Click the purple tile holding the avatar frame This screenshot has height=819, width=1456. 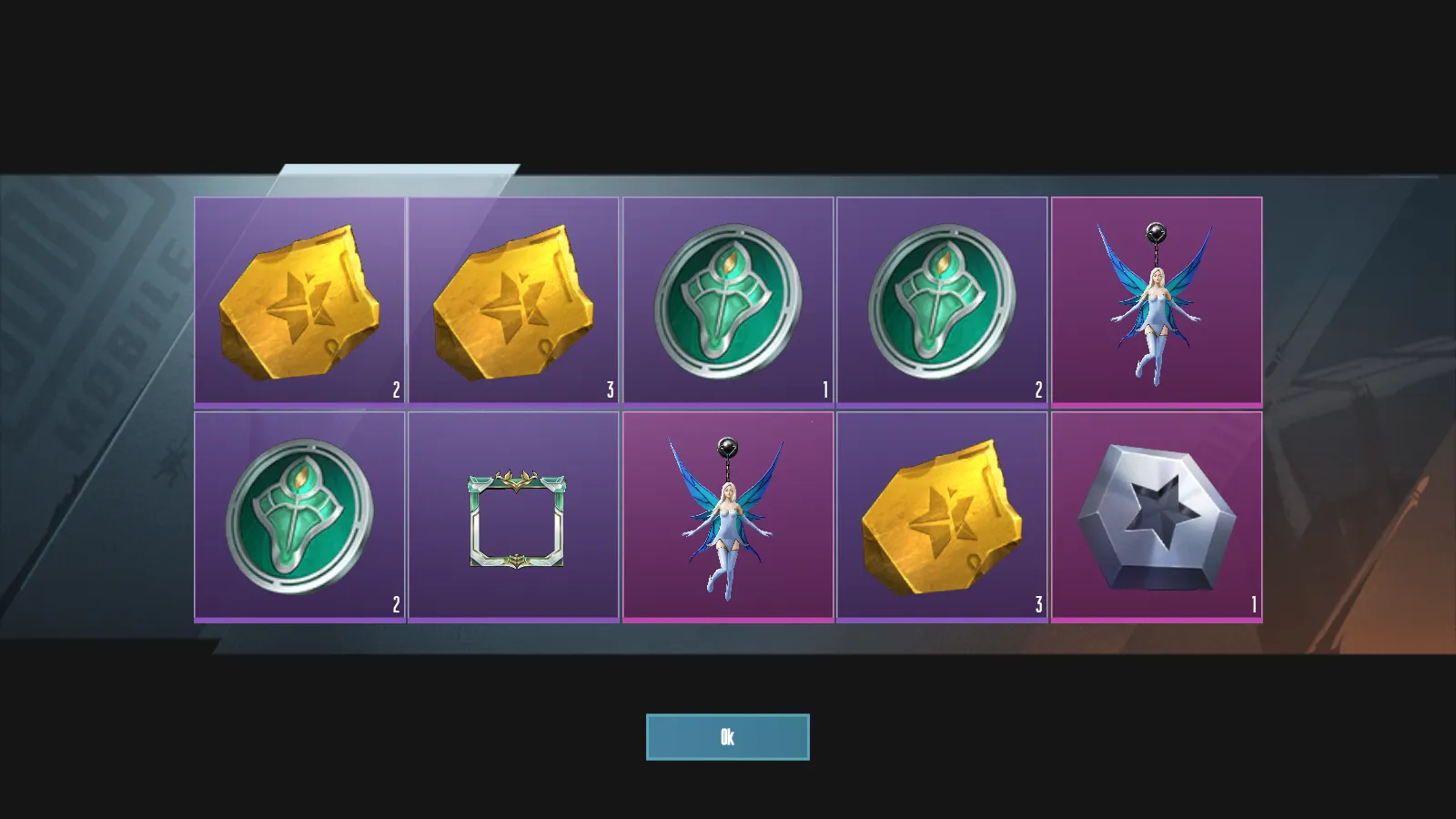click(x=512, y=514)
